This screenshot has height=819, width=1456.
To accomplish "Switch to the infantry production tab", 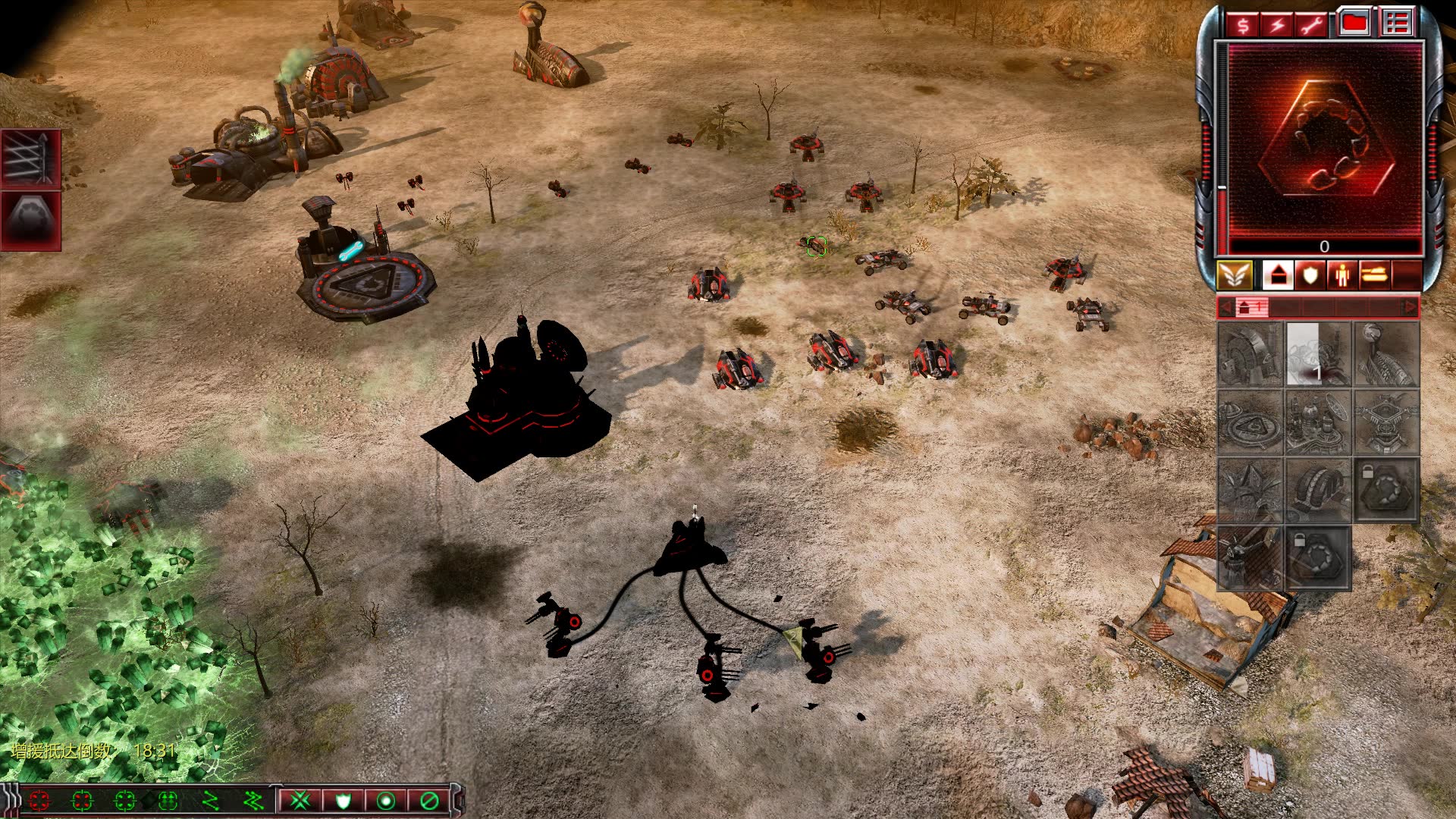I will (1342, 275).
